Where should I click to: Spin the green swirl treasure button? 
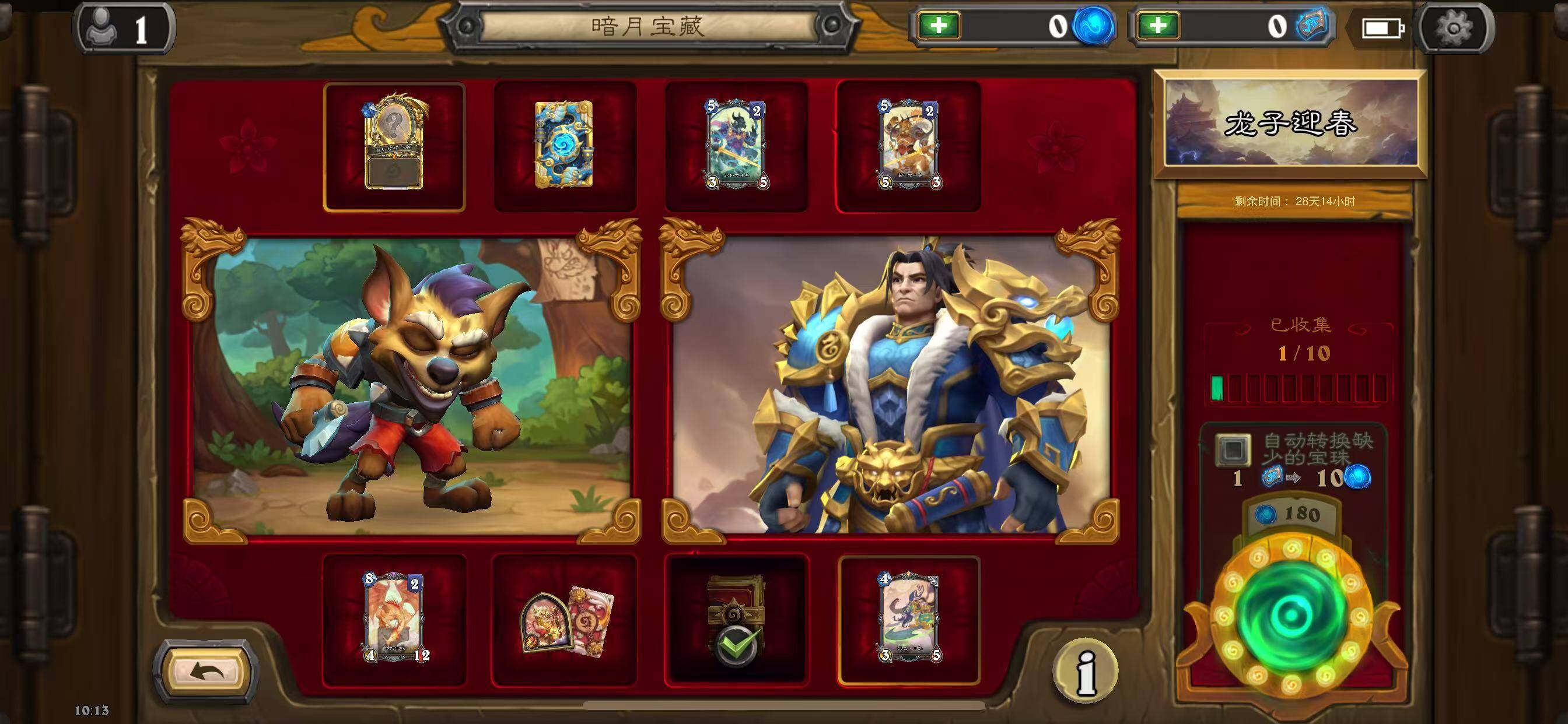coord(1291,616)
